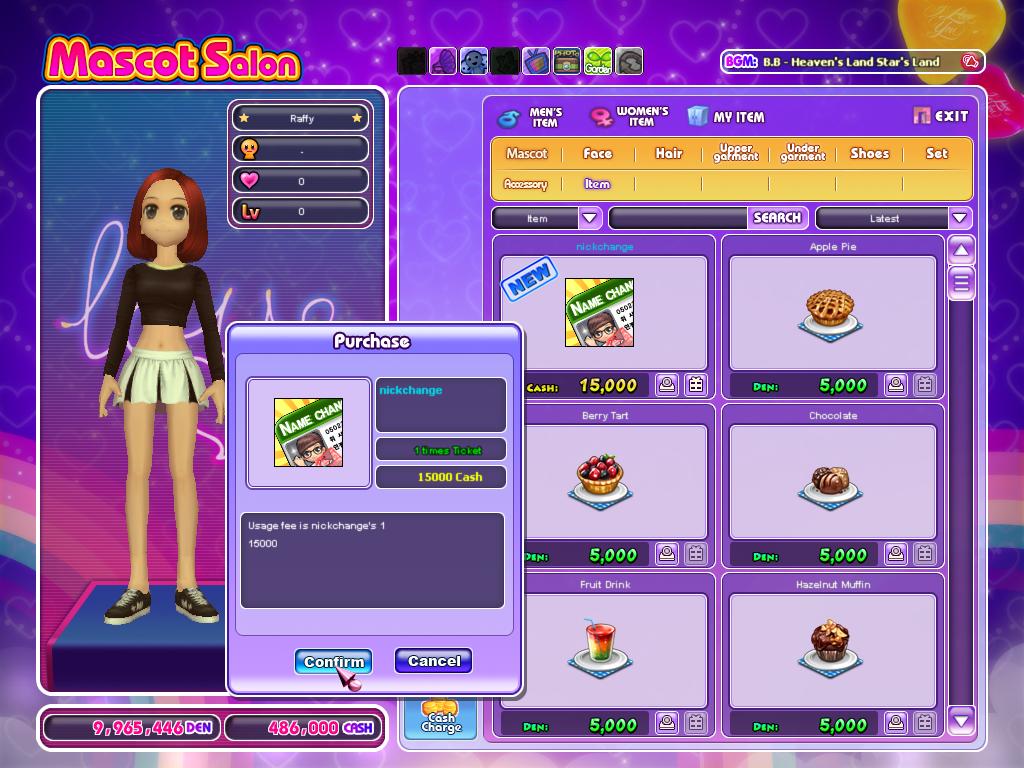Image resolution: width=1024 pixels, height=768 pixels.
Task: Click the list's down arrow button
Action: (x=961, y=718)
